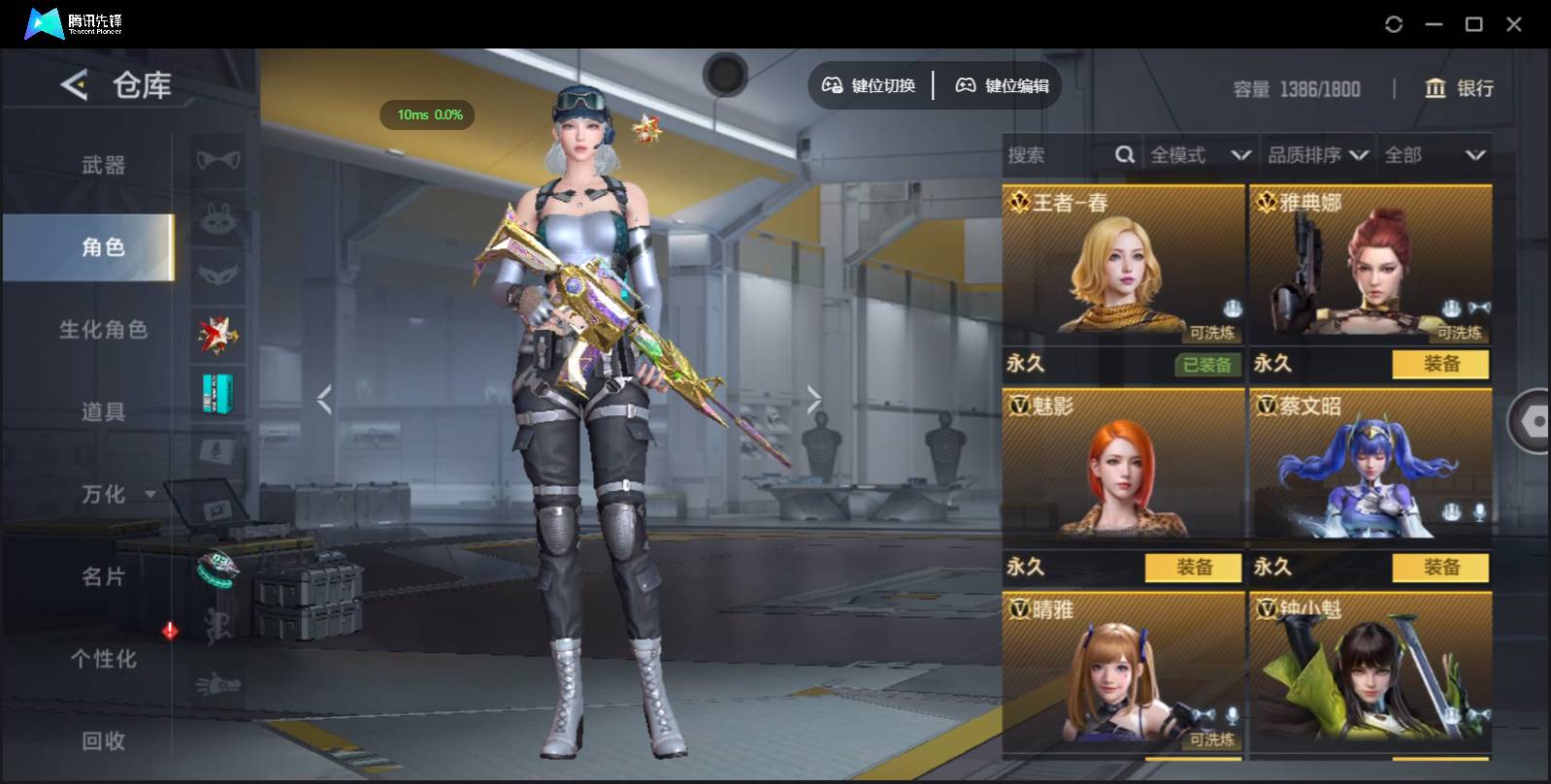
Task: Open the 品质排序 quality sort dropdown
Action: (x=1317, y=155)
